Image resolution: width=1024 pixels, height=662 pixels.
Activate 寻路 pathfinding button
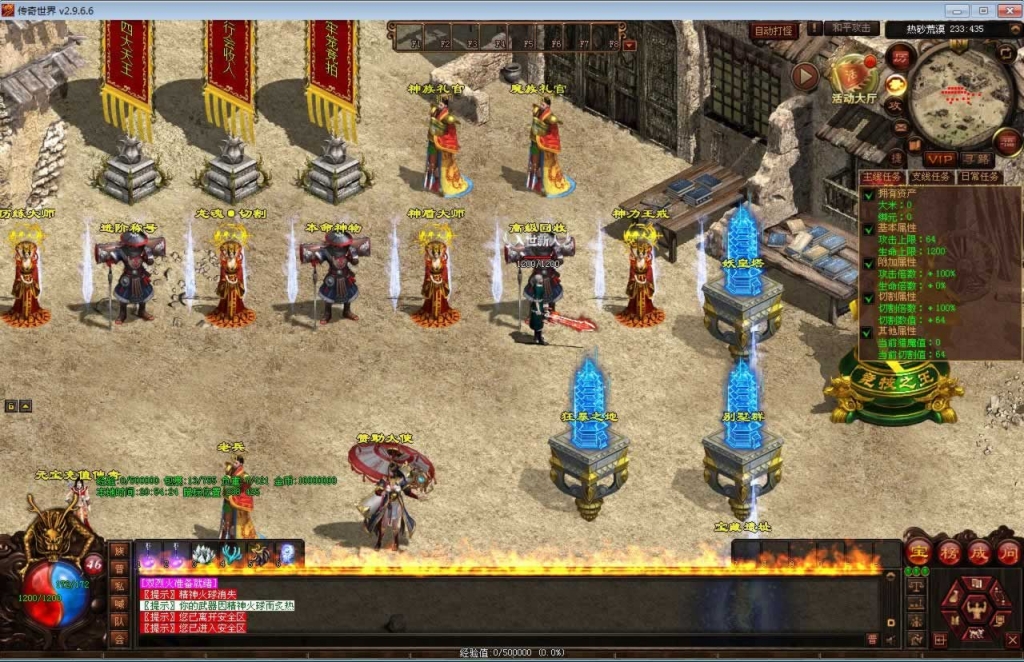point(977,159)
